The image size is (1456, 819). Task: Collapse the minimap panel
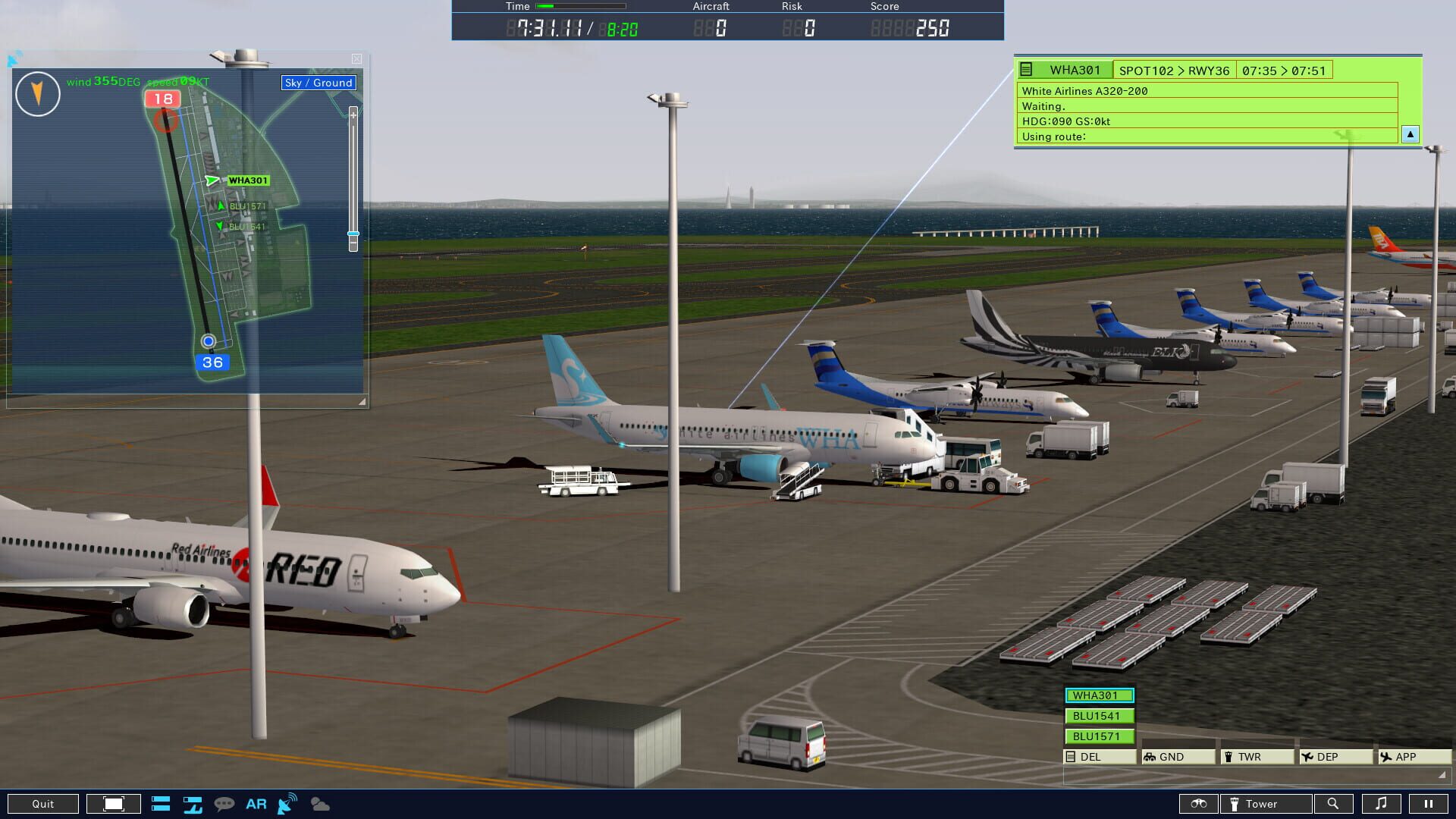coord(355,58)
